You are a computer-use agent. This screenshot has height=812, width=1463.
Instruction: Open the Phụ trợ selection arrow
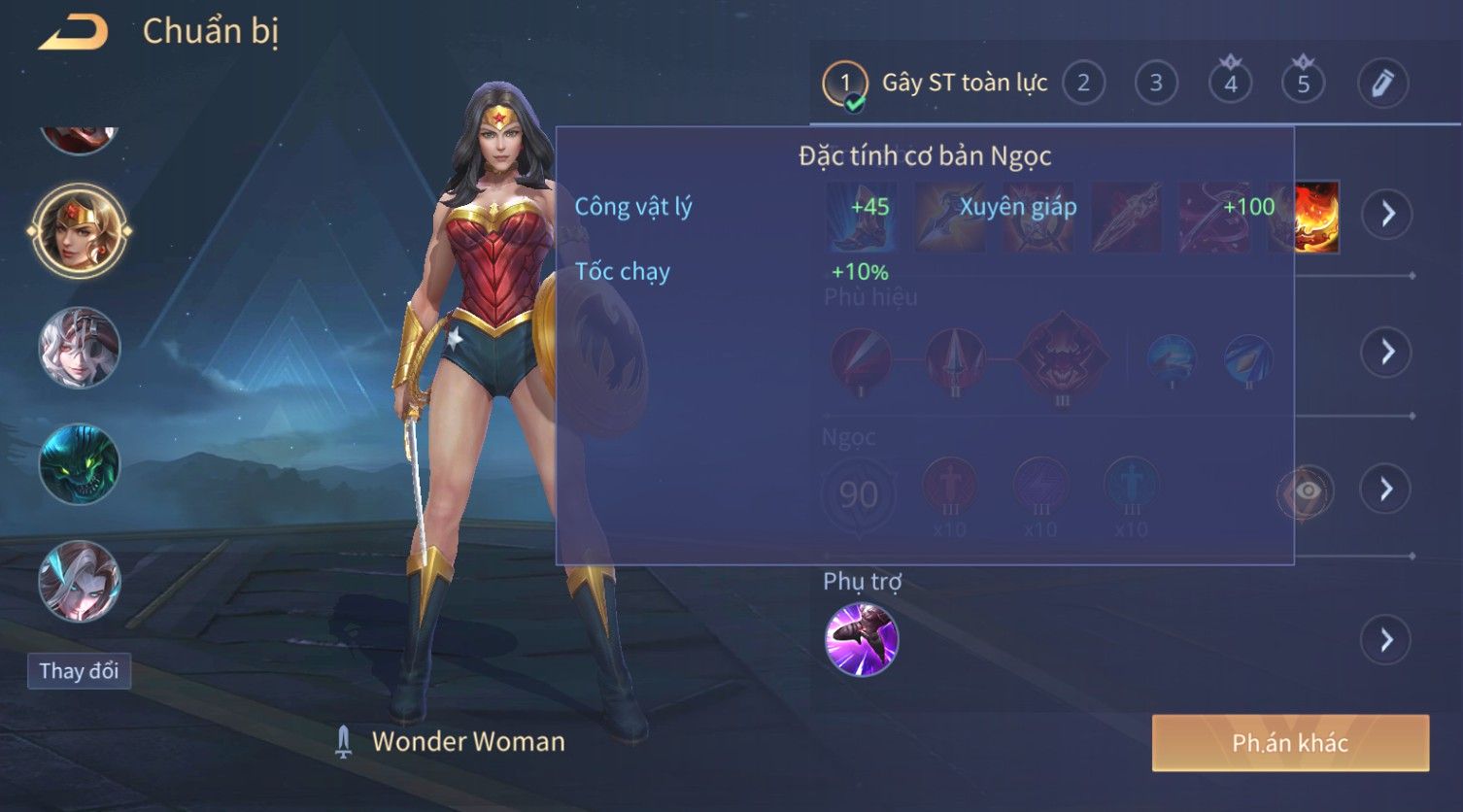(x=1387, y=640)
